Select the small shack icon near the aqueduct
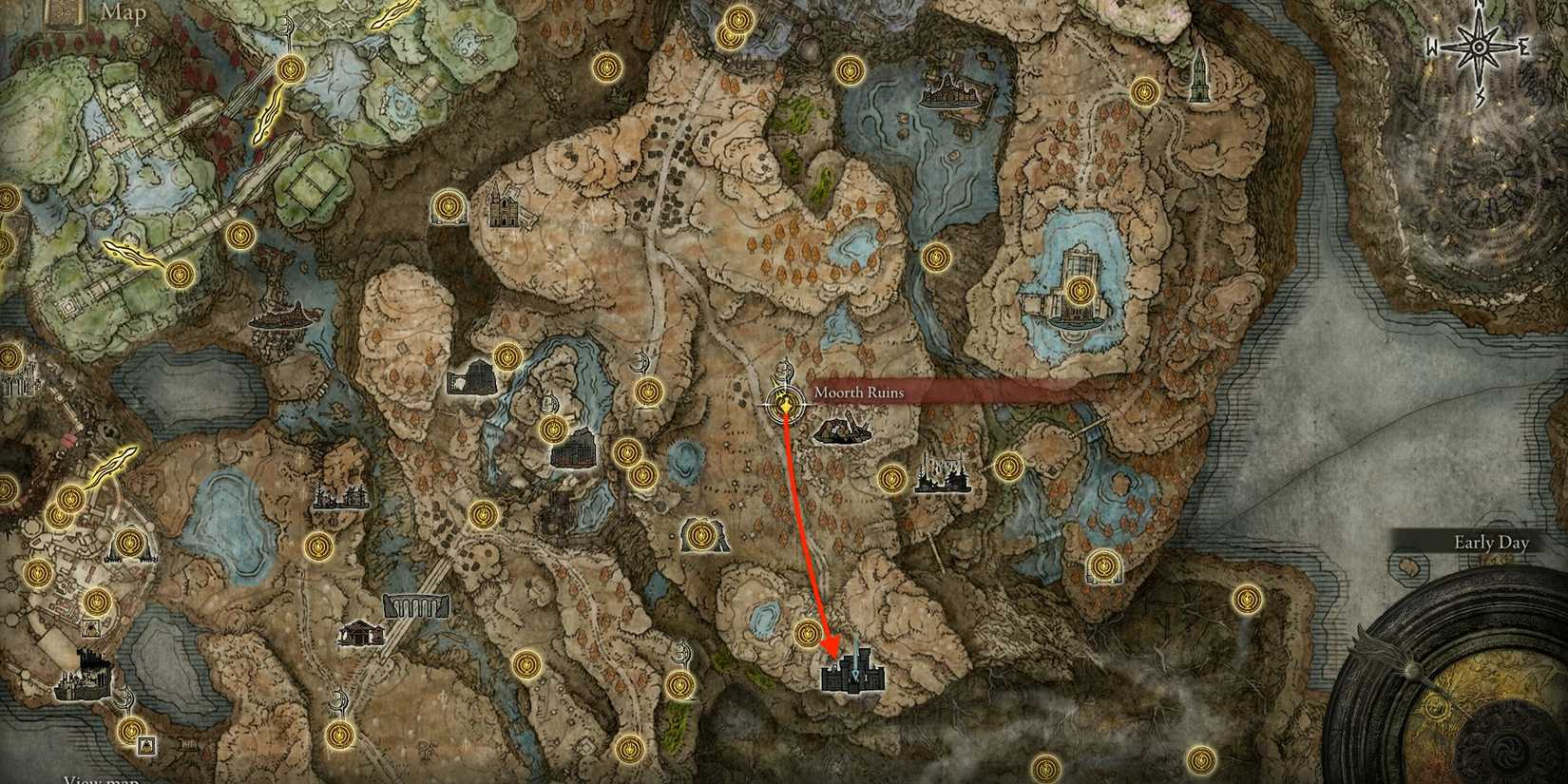This screenshot has height=784, width=1568. tap(361, 632)
